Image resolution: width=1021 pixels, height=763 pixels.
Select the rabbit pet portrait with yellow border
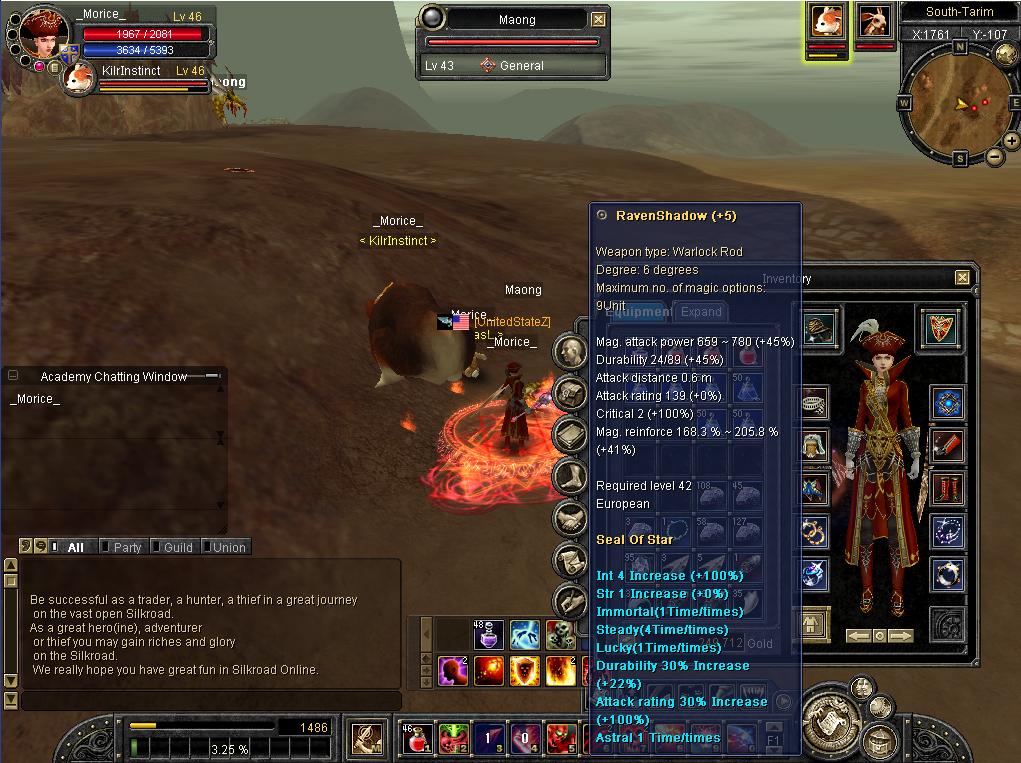coord(826,21)
